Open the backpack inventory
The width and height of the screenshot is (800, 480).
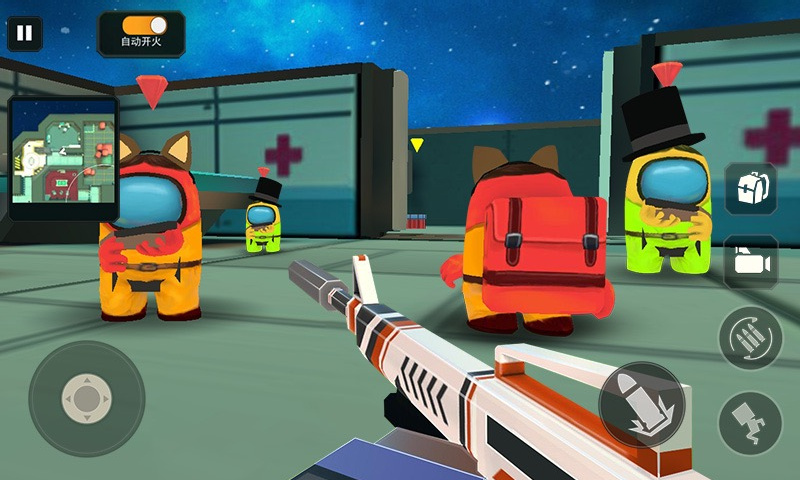coord(750,188)
